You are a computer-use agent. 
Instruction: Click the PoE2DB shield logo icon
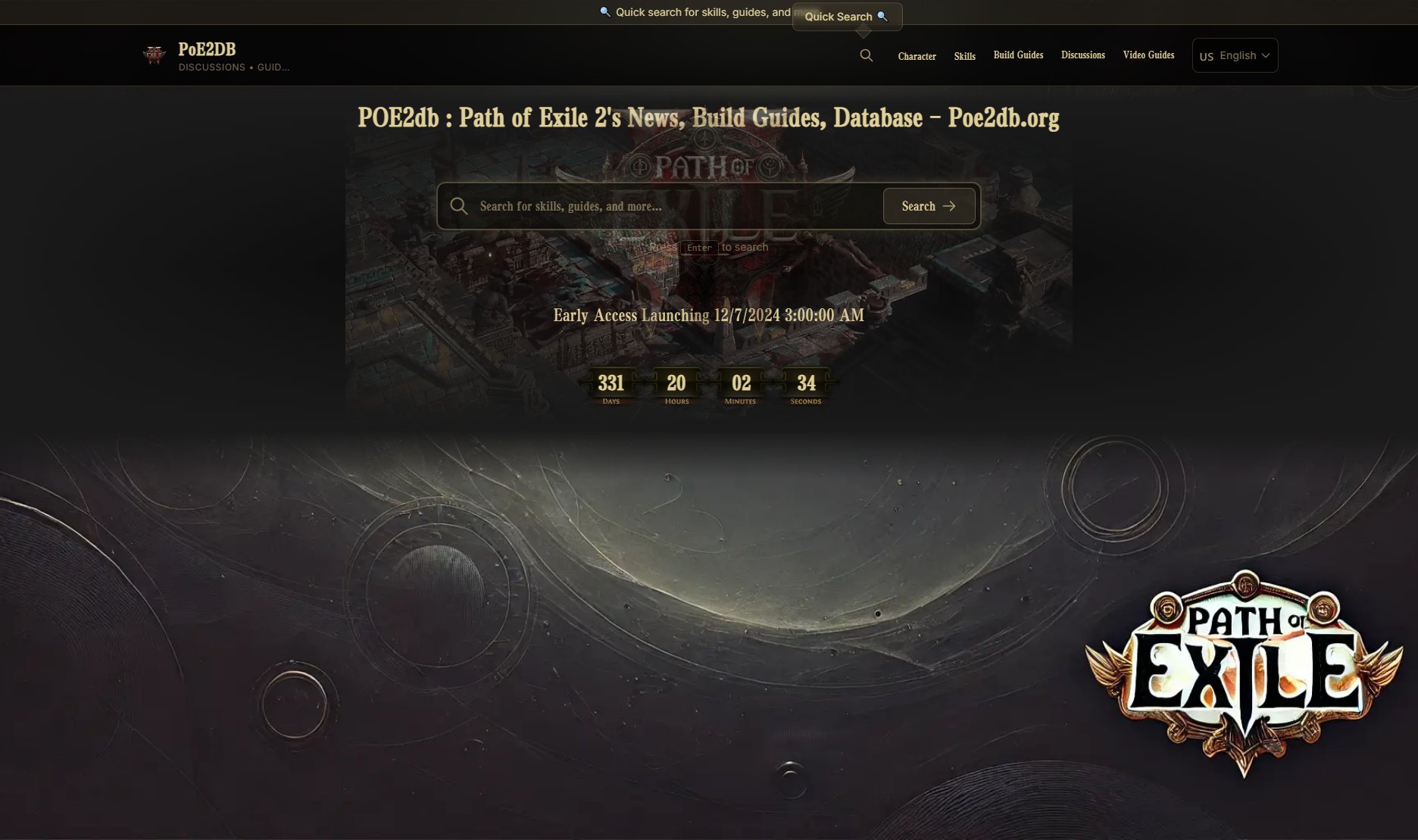155,55
